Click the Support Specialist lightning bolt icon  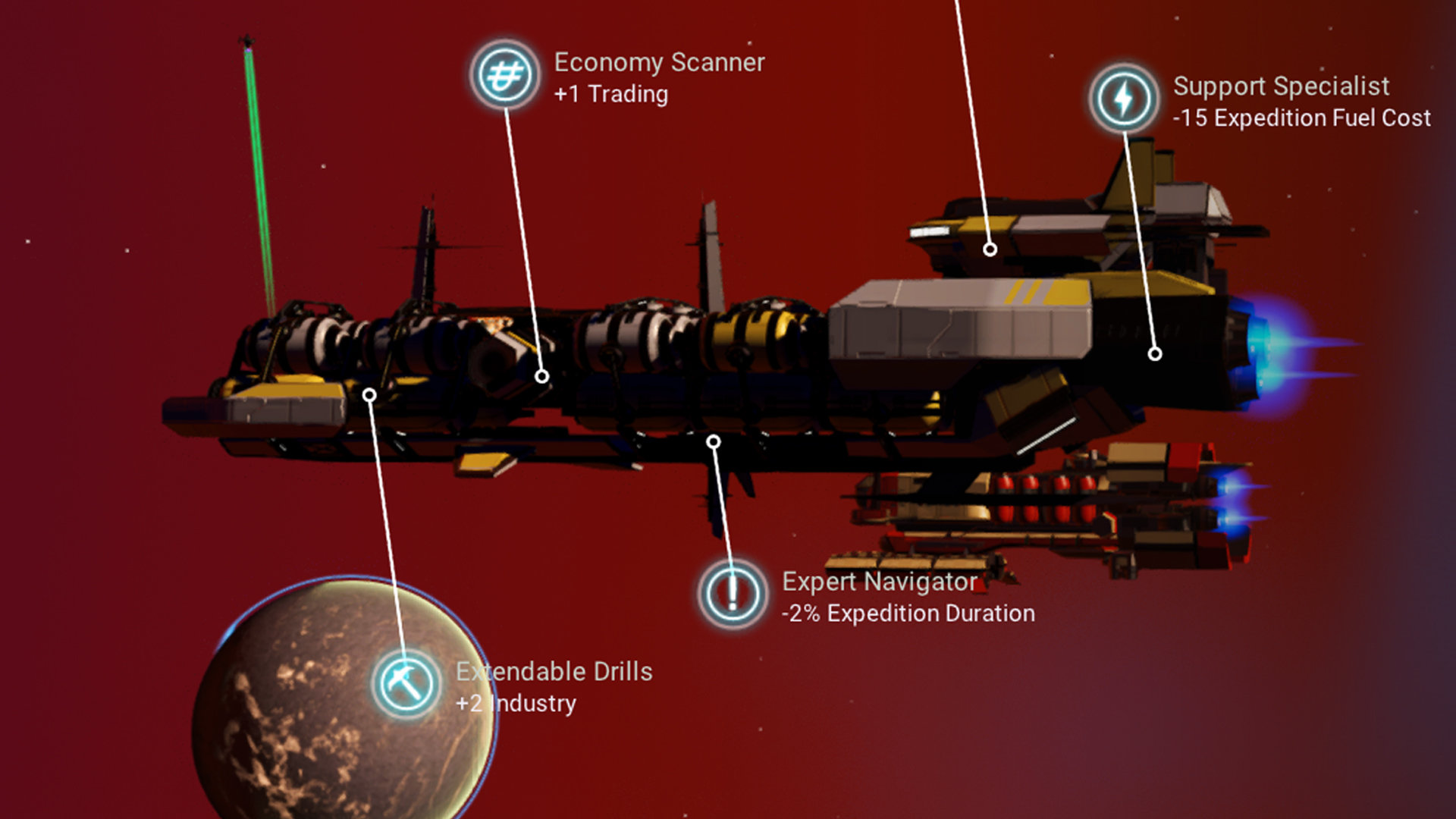(x=1124, y=99)
